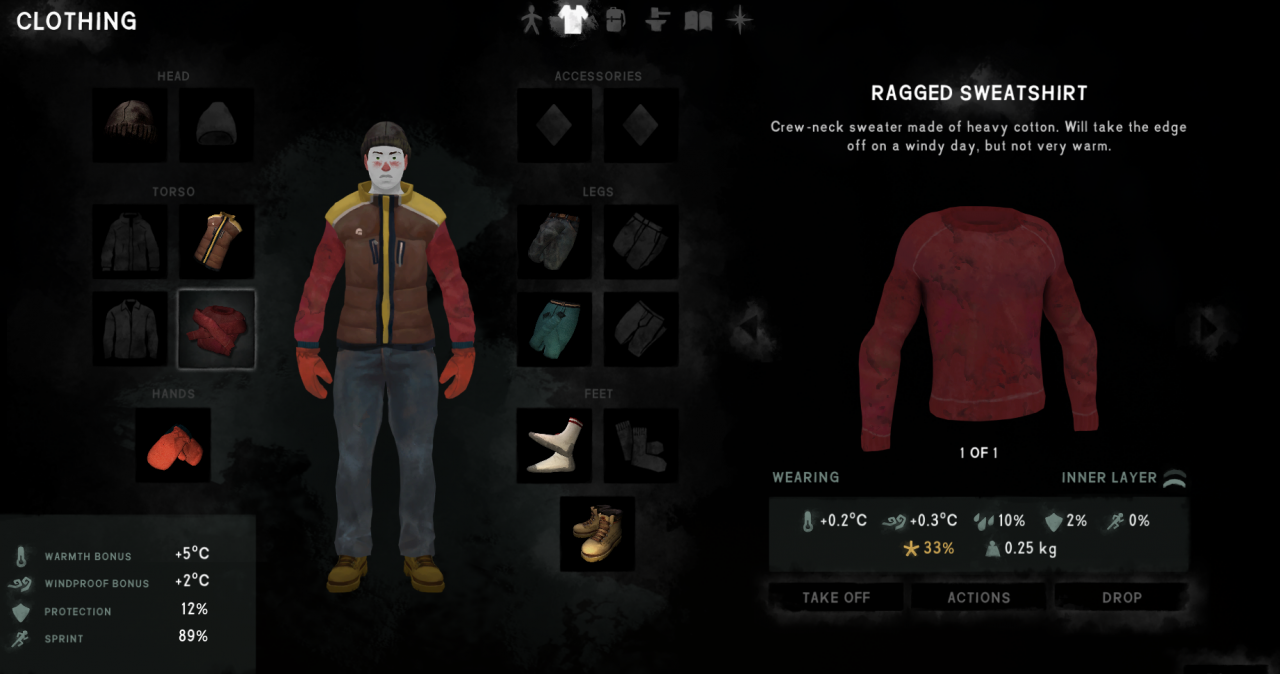Select the red mittens hands slot

pos(173,445)
